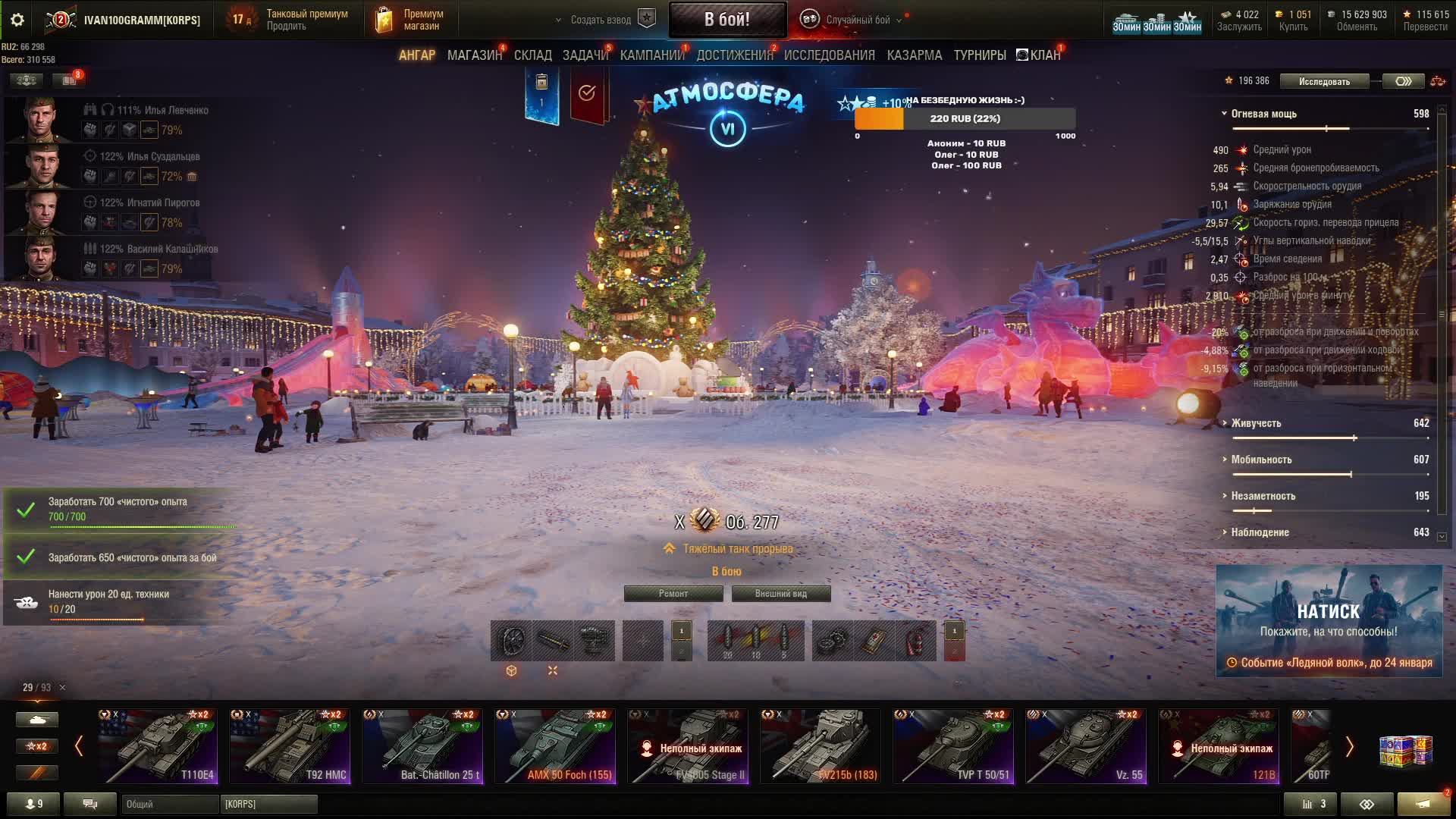Viewport: 1456px width, 819px height.
Task: Start battle with the В бой! button
Action: pos(726,20)
